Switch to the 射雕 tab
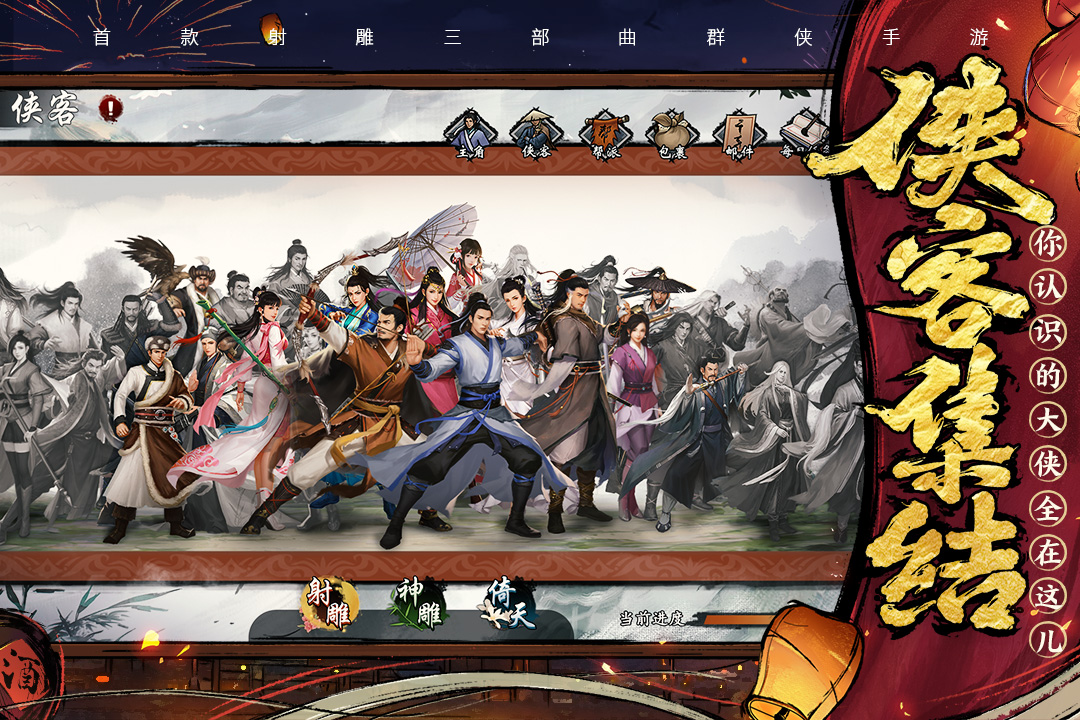The height and width of the screenshot is (720, 1080). [x=330, y=604]
